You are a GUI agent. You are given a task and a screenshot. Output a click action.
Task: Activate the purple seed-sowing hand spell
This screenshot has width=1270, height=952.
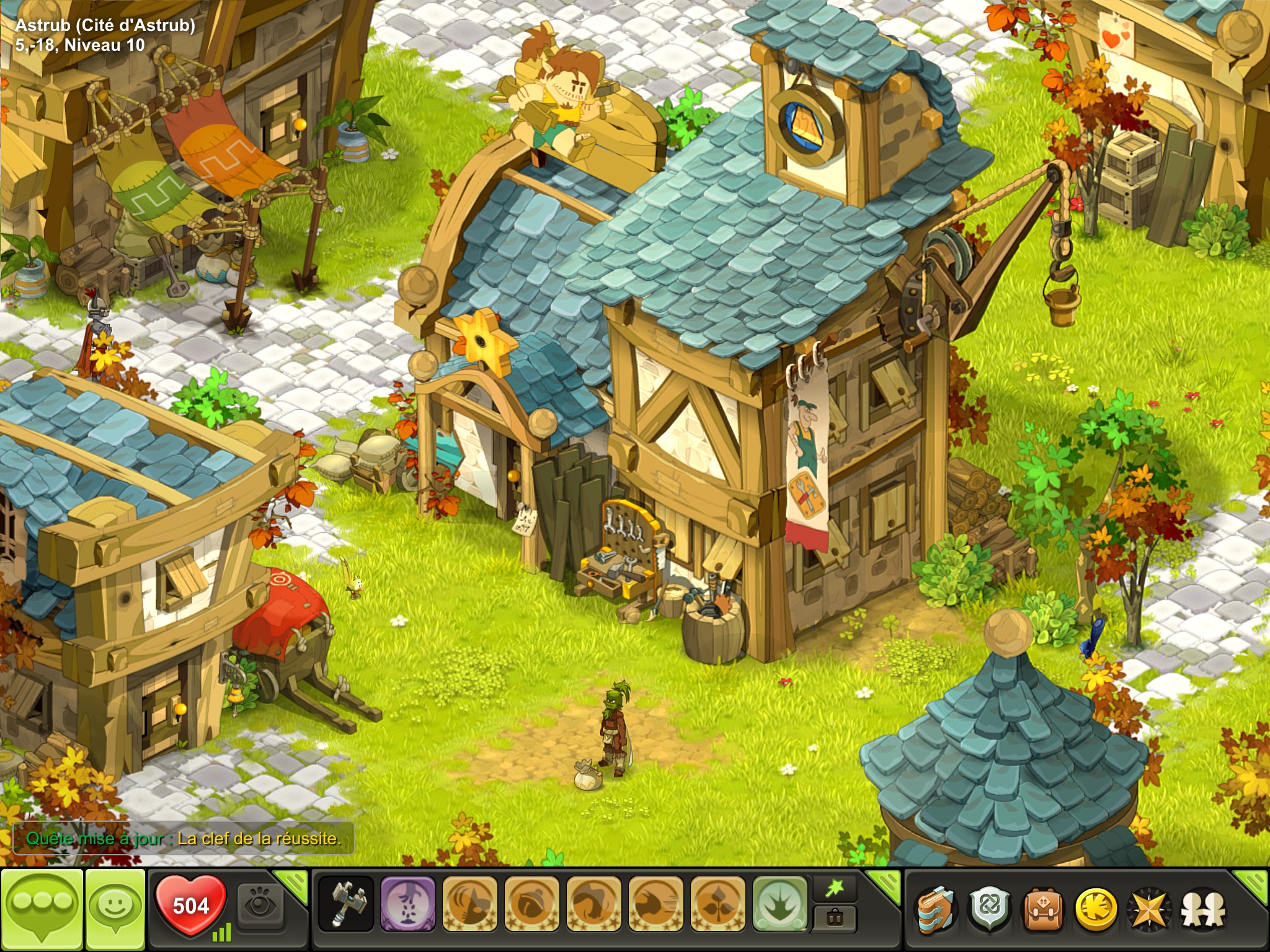[x=407, y=904]
